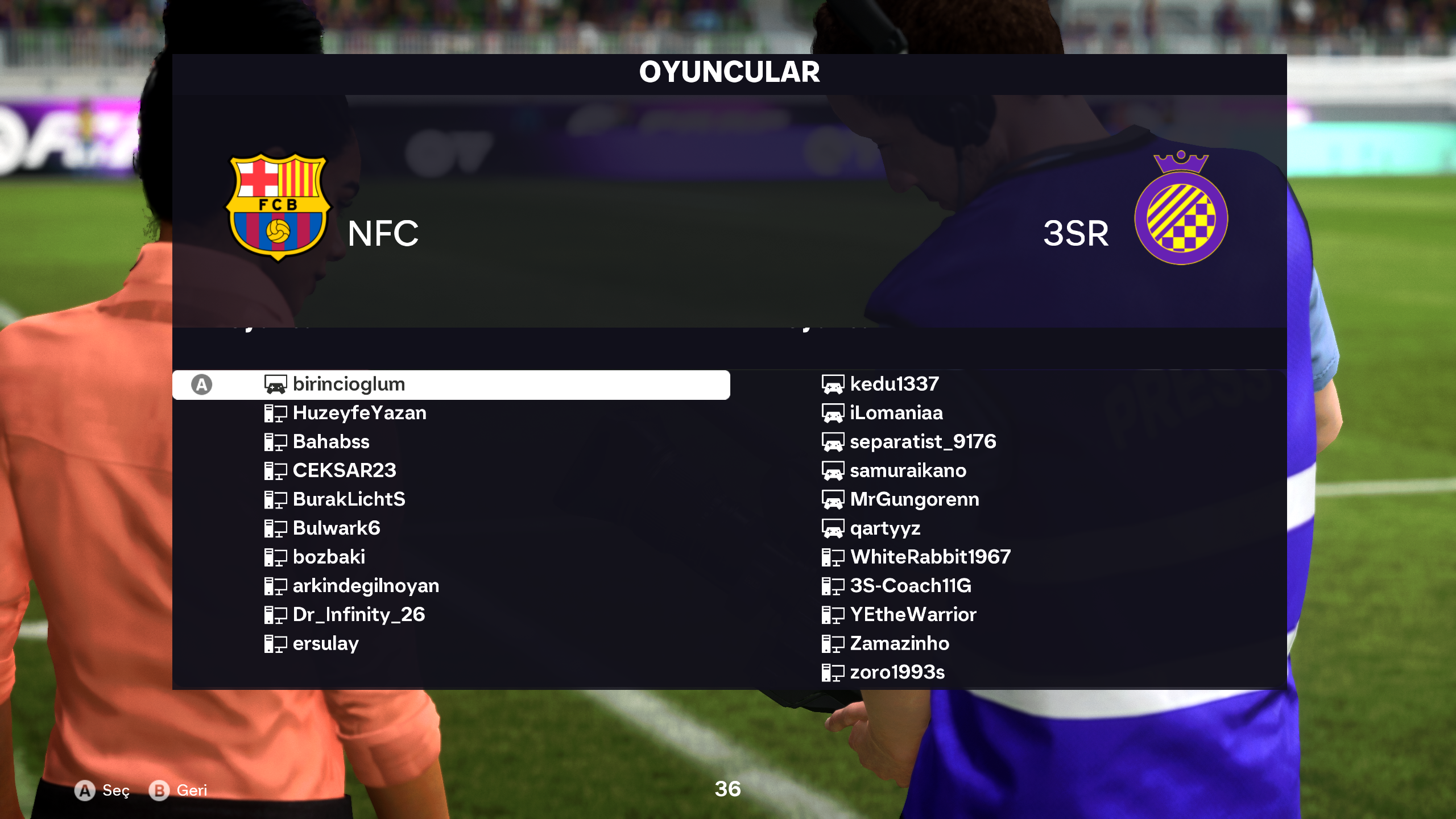Choose the Bulwark6 player entry
This screenshot has height=819, width=1456.
coord(336,528)
